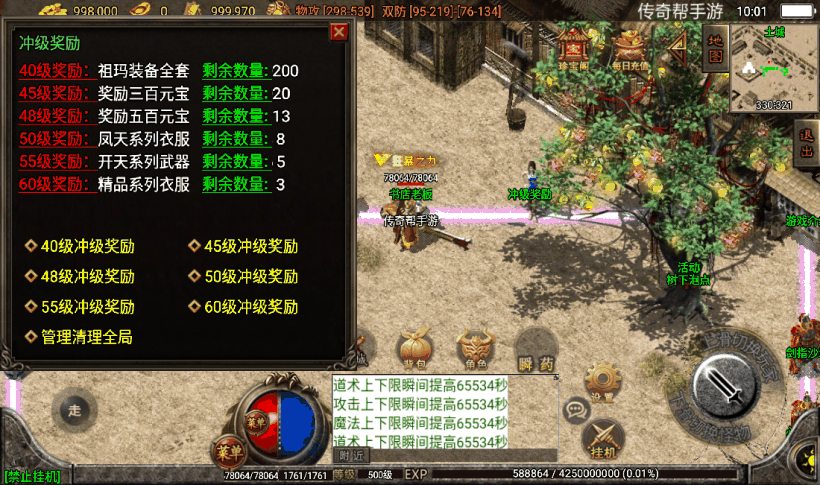
Task: Start 挂机 auto-battle mode
Action: (602, 438)
